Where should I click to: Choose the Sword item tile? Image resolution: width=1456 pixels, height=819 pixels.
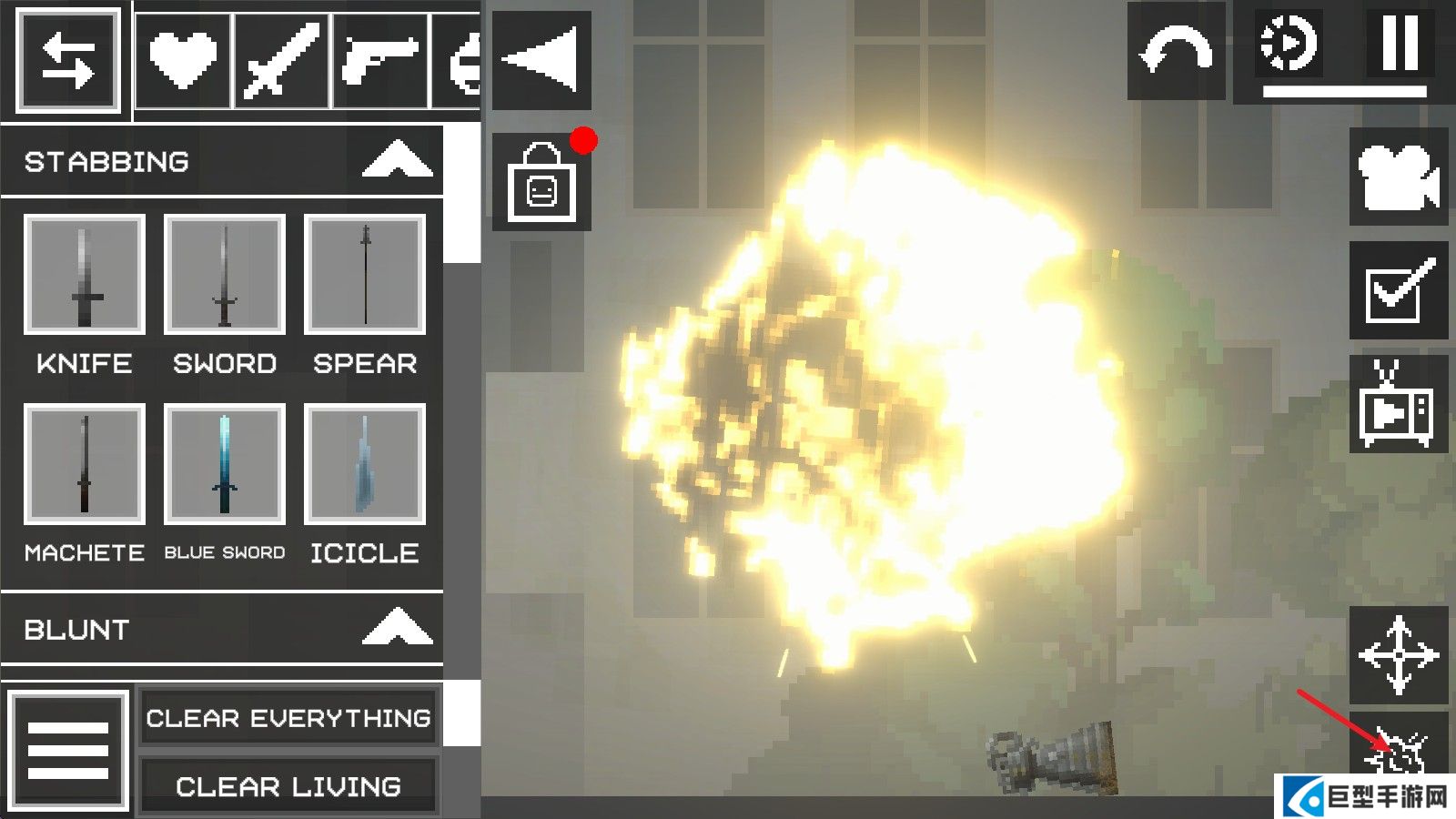(224, 275)
